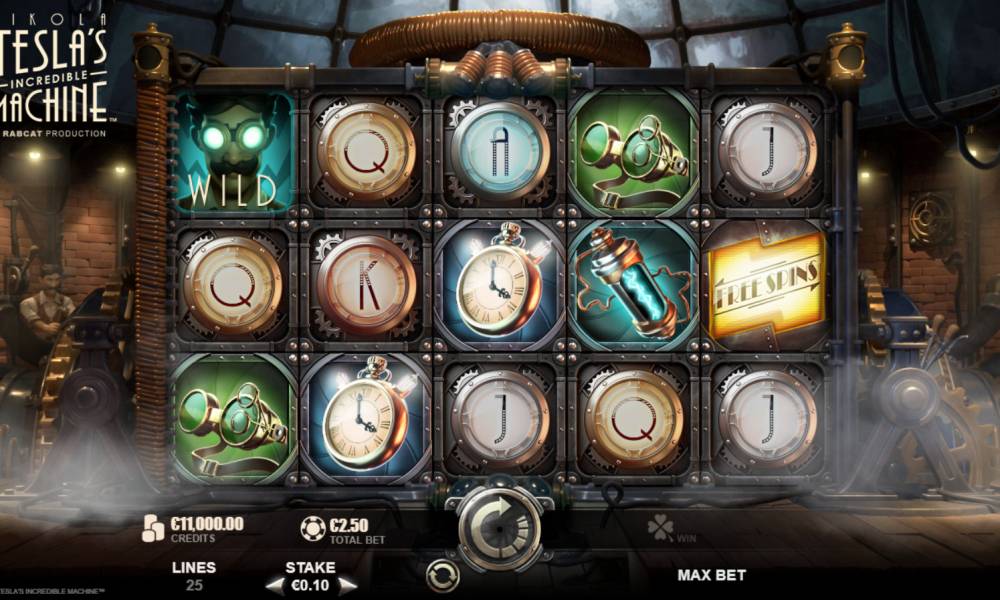
Task: Activate the autoplay circular arrows button
Action: (x=441, y=574)
